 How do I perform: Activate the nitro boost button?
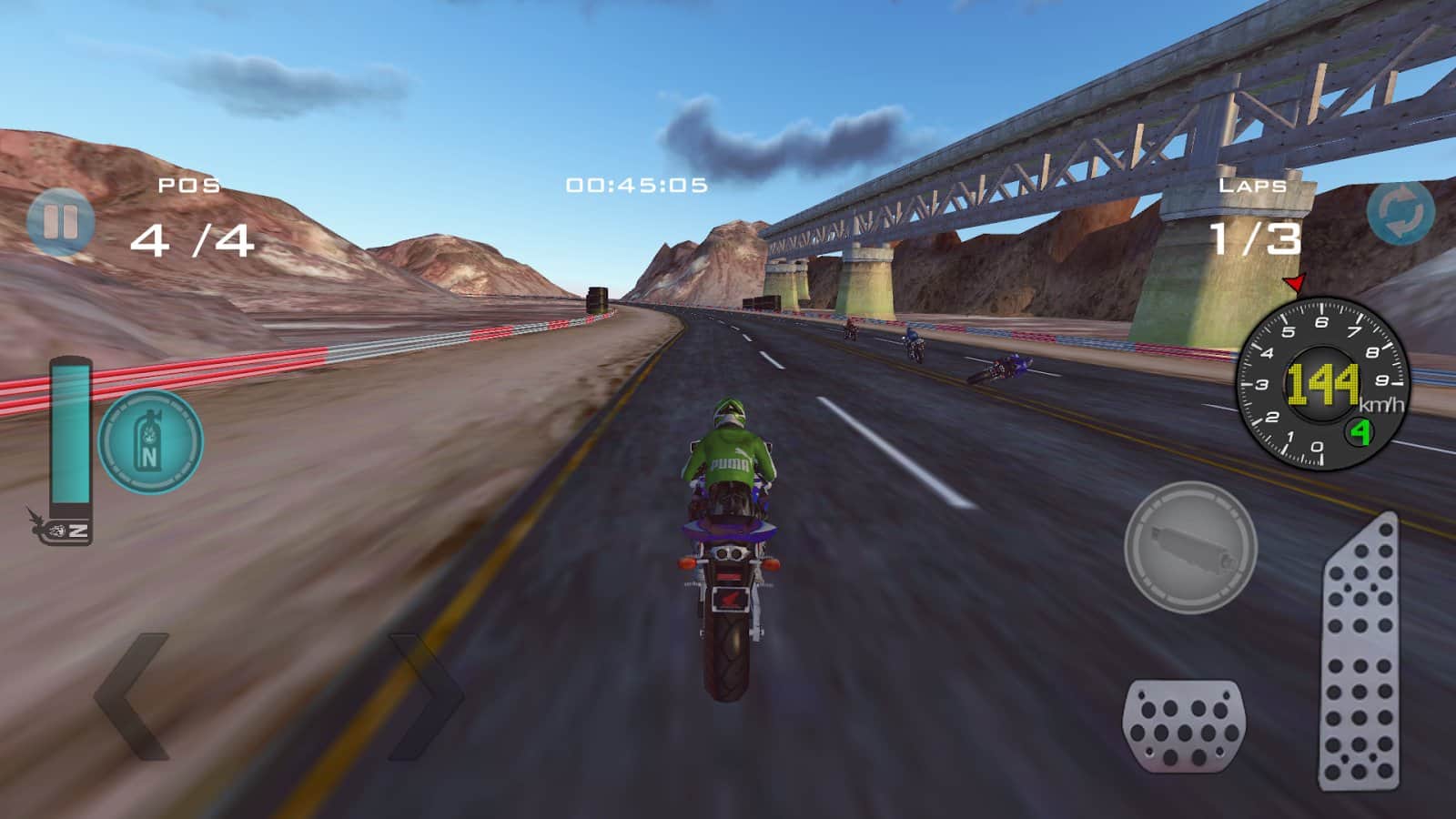click(x=150, y=442)
